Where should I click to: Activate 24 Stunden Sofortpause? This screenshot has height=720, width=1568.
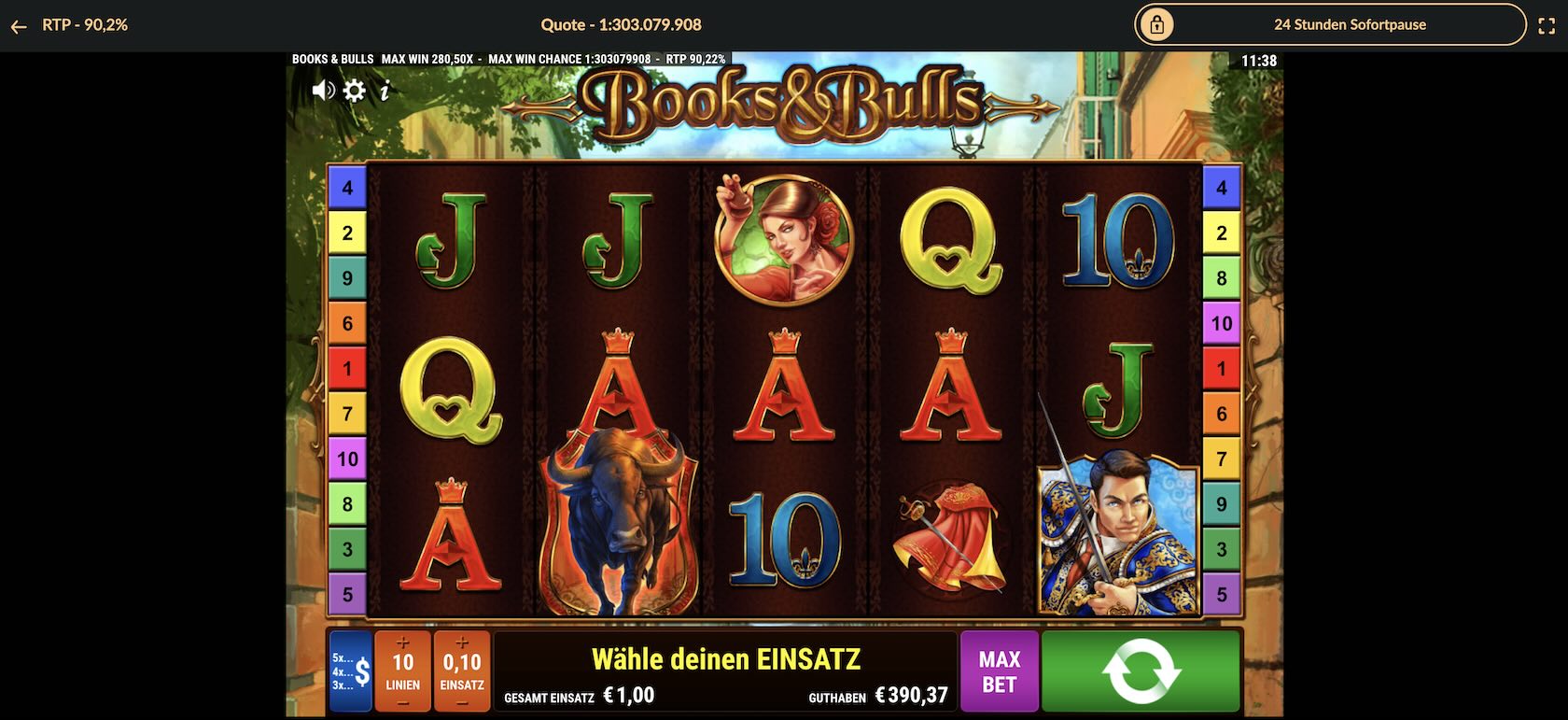click(1350, 24)
